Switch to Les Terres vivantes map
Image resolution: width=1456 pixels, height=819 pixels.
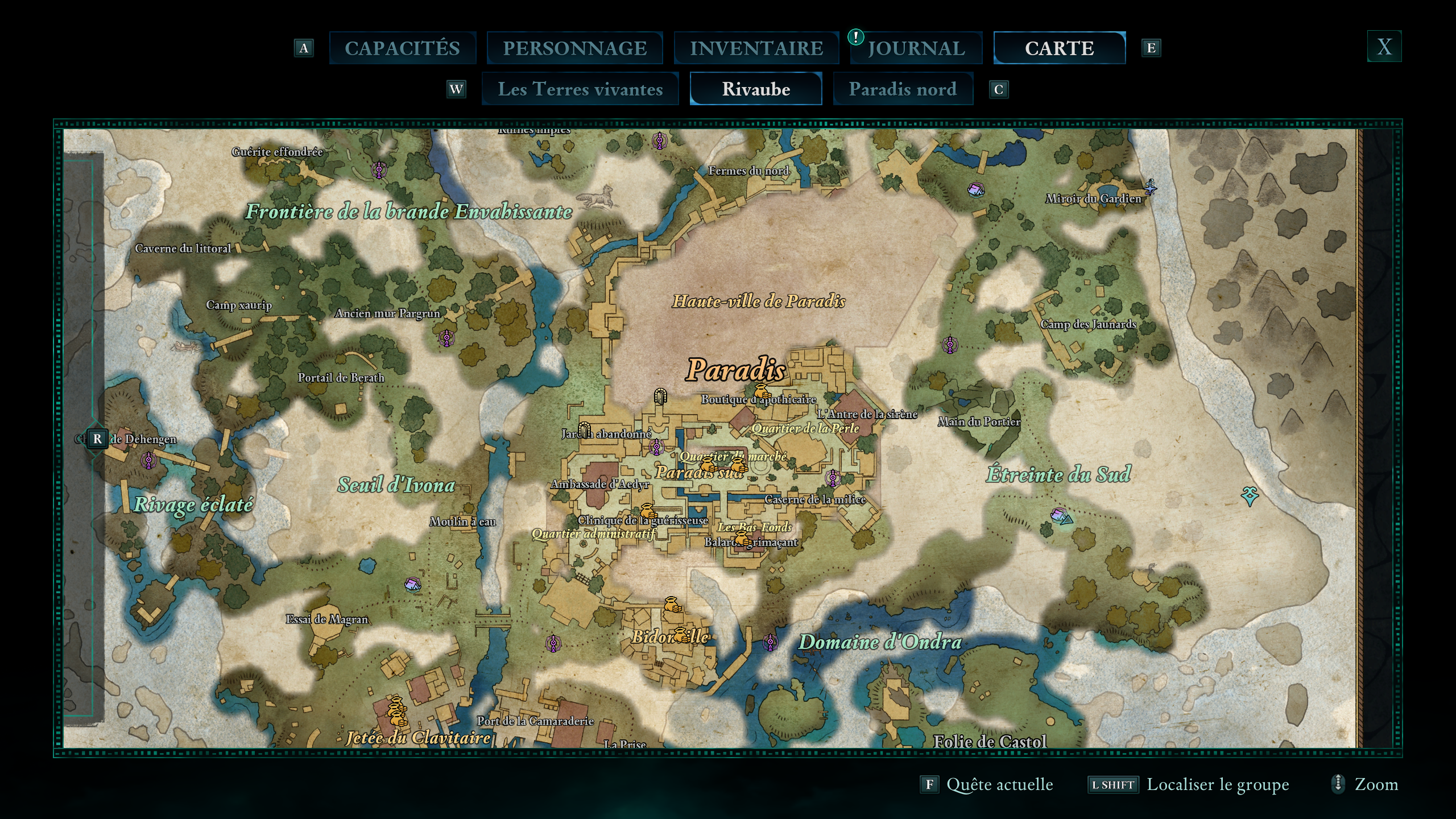pos(580,89)
